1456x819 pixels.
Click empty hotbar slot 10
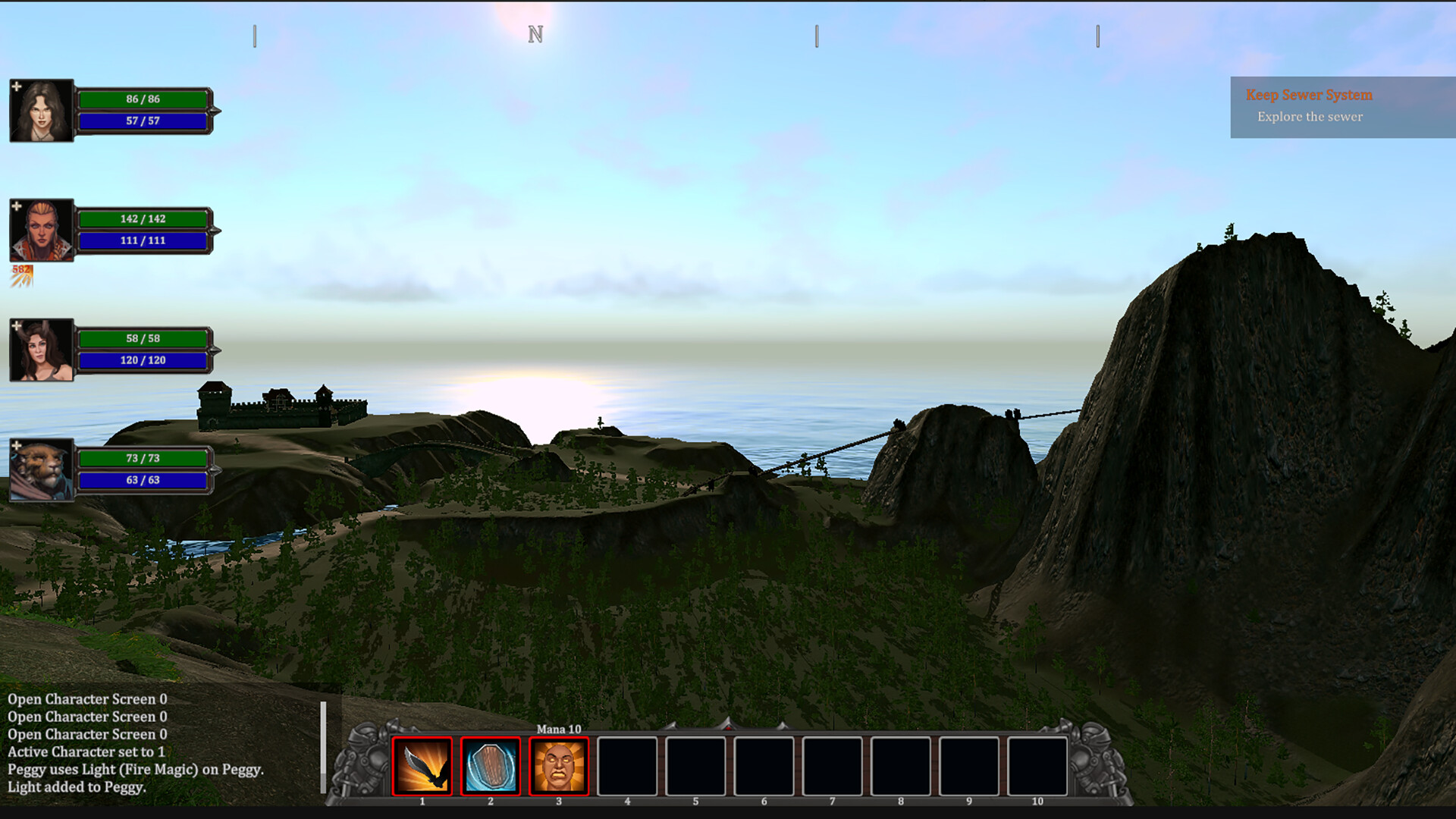tap(1039, 766)
